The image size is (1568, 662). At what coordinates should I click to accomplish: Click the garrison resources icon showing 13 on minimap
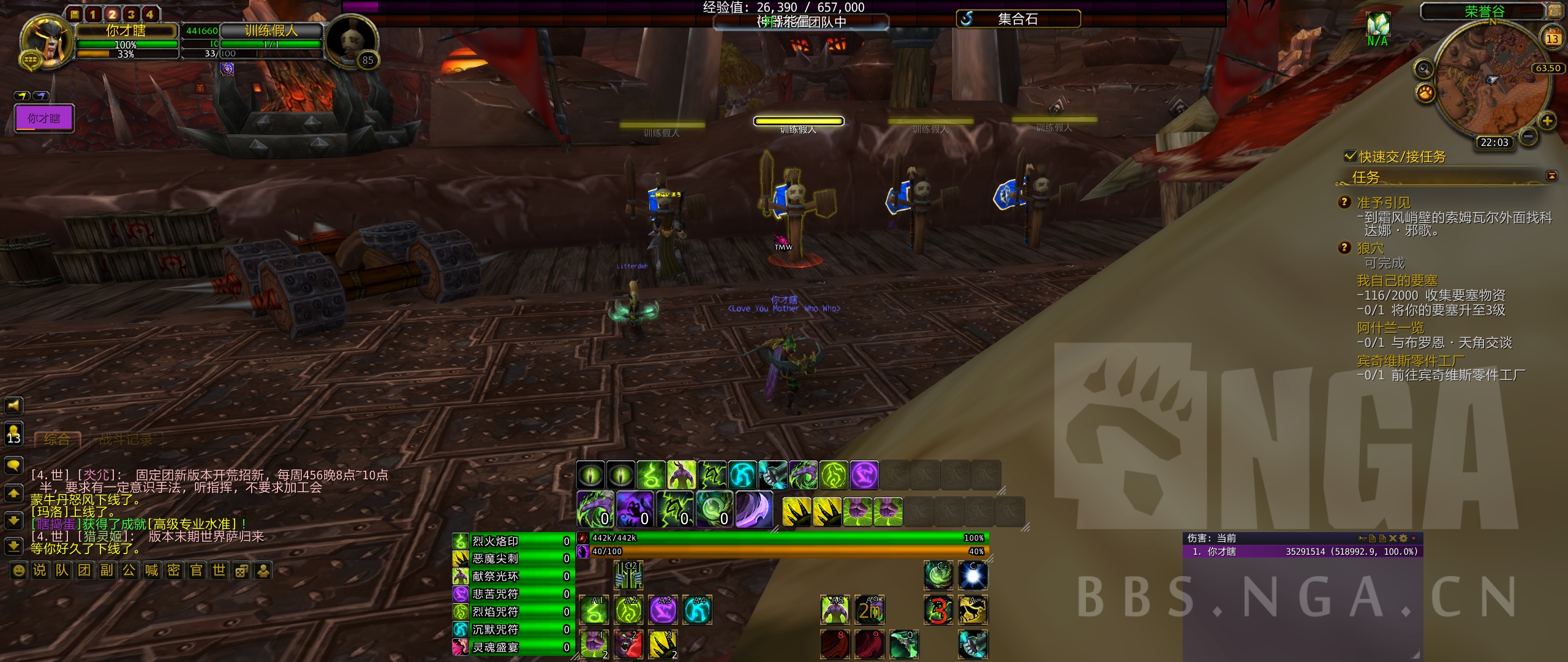pyautogui.click(x=1553, y=38)
